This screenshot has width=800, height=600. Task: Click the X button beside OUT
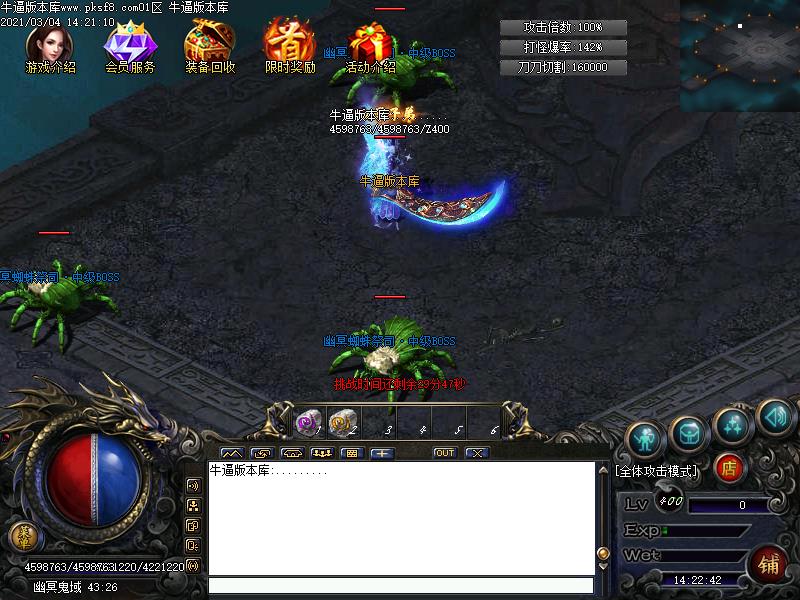477,453
